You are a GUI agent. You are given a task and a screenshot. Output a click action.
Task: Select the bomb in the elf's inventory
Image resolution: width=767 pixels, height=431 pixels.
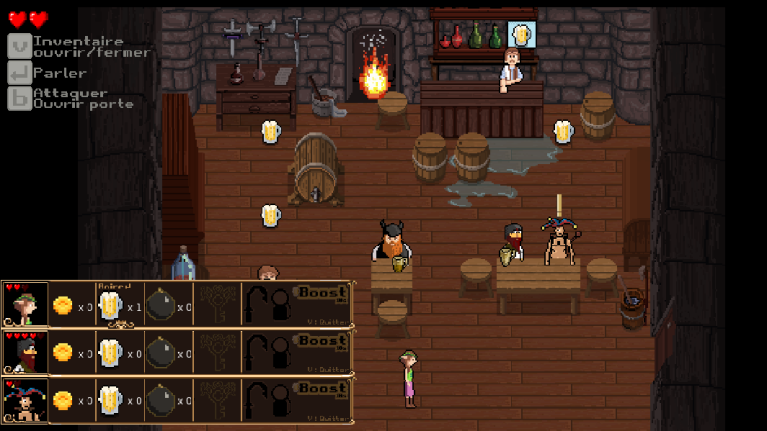pyautogui.click(x=160, y=305)
